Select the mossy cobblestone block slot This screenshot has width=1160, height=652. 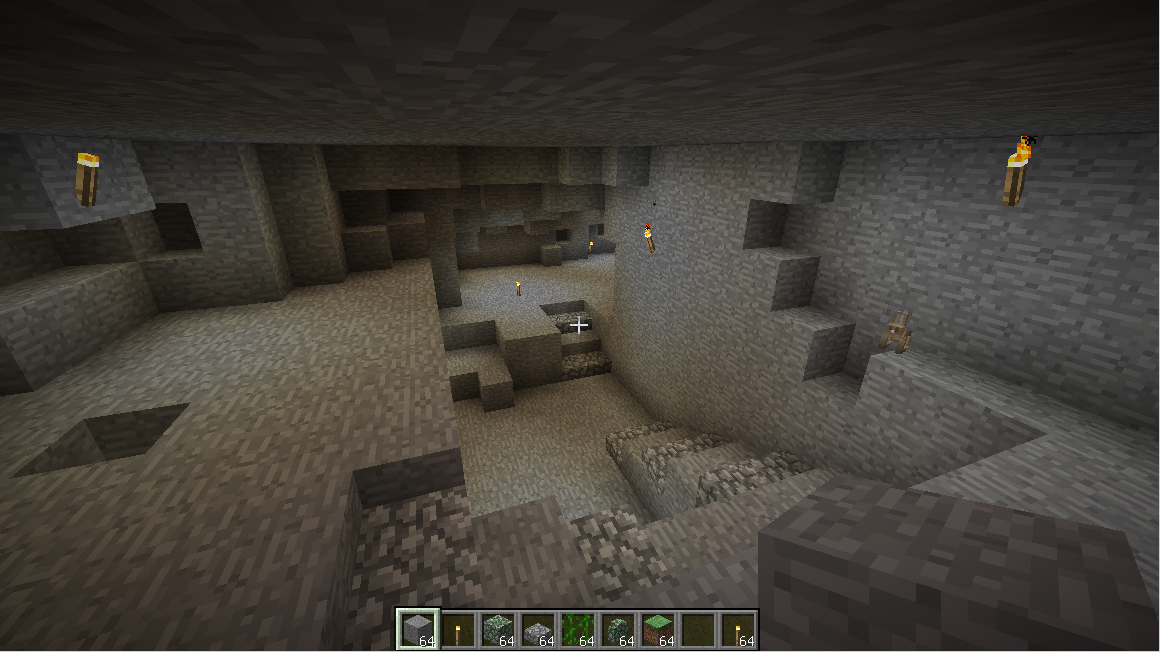tap(497, 629)
